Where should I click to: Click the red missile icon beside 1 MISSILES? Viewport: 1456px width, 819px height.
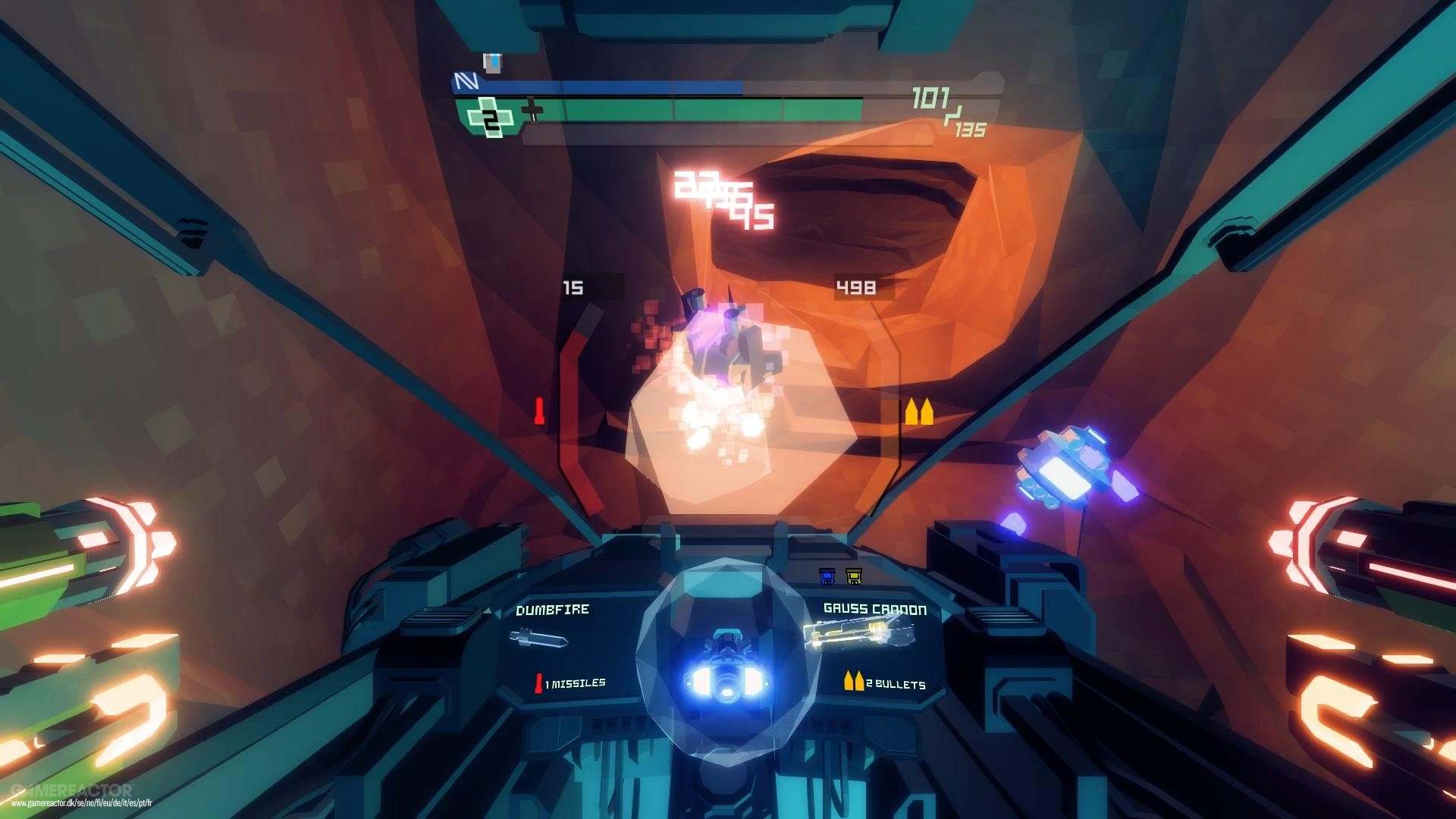(x=540, y=682)
